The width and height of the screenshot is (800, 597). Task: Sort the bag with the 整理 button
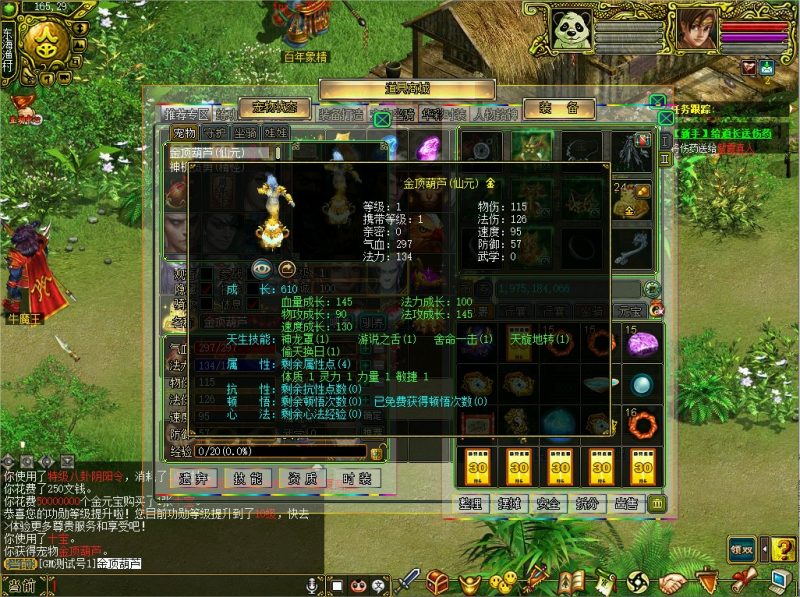tap(472, 503)
